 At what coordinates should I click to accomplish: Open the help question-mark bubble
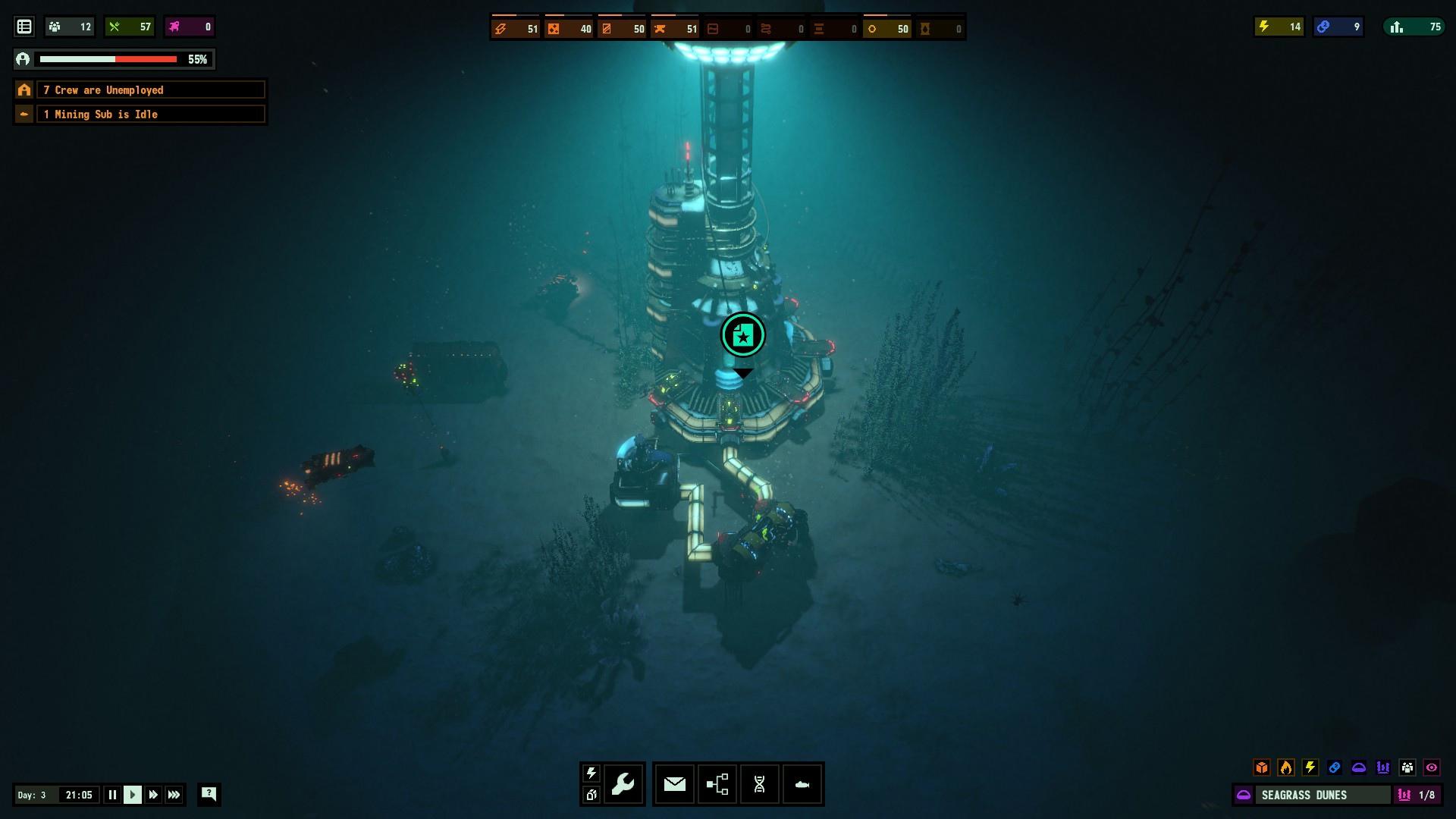209,794
